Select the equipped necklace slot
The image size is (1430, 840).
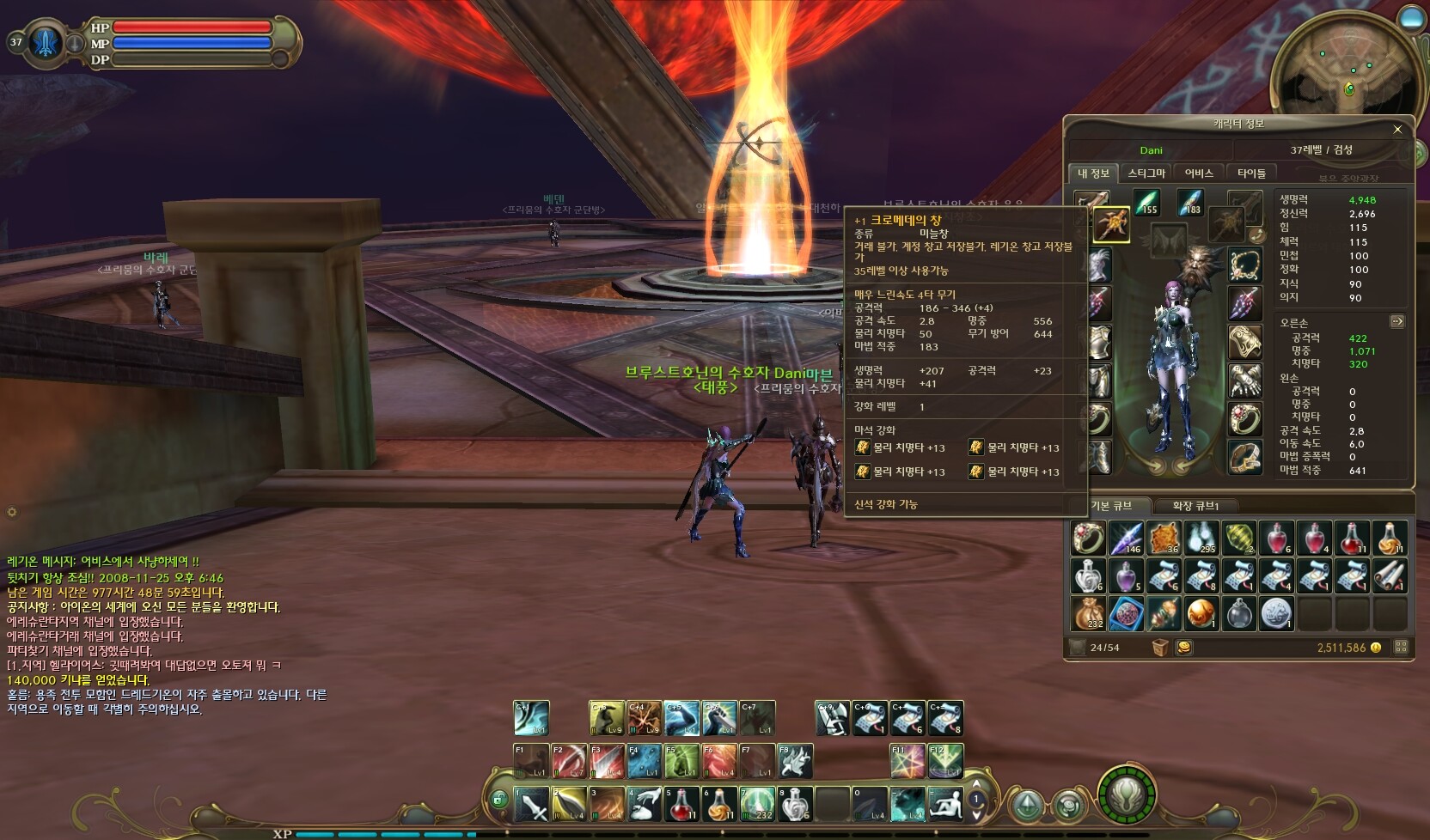click(x=1244, y=265)
